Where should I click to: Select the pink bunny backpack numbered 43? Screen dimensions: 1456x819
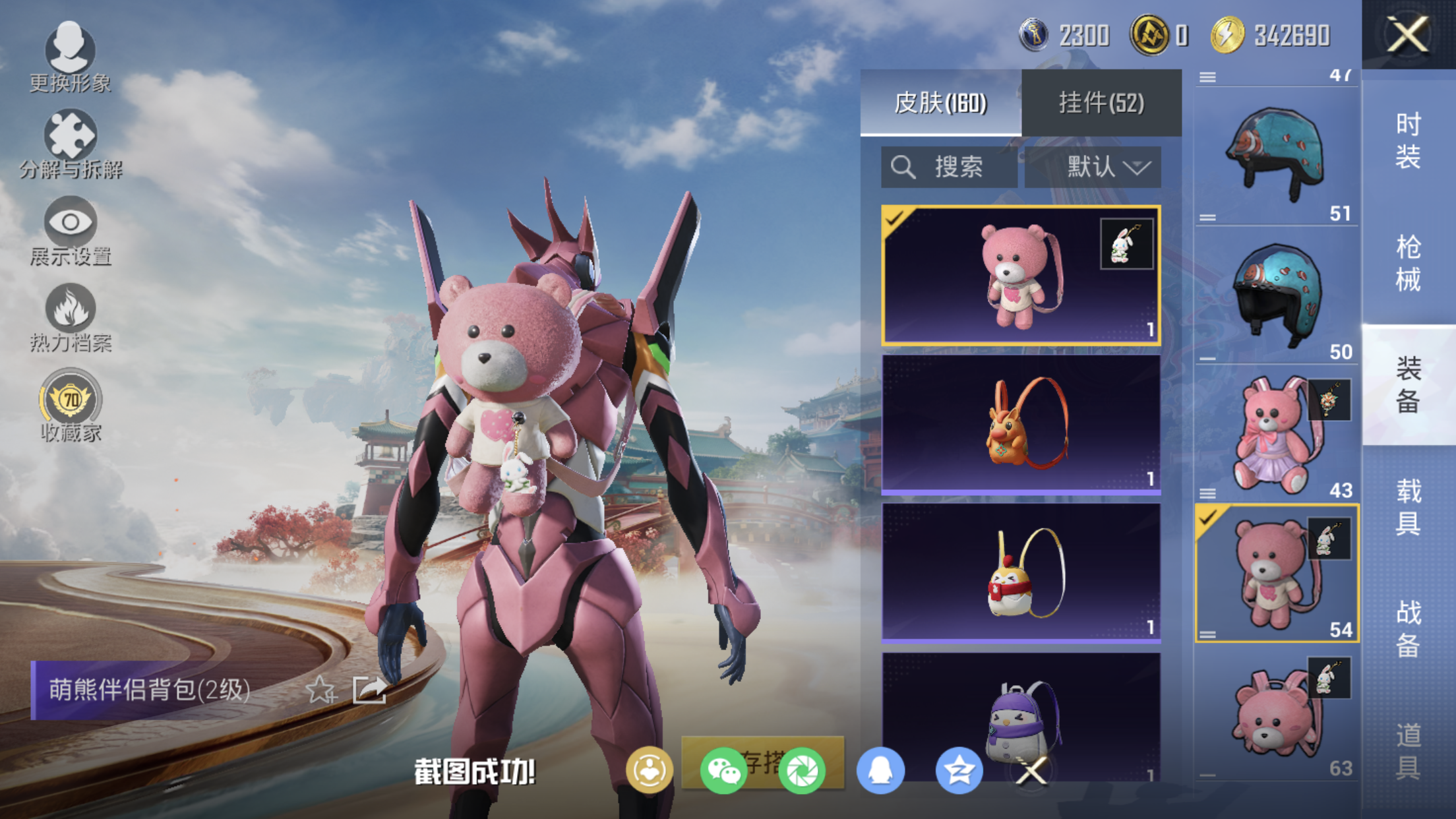(1277, 434)
